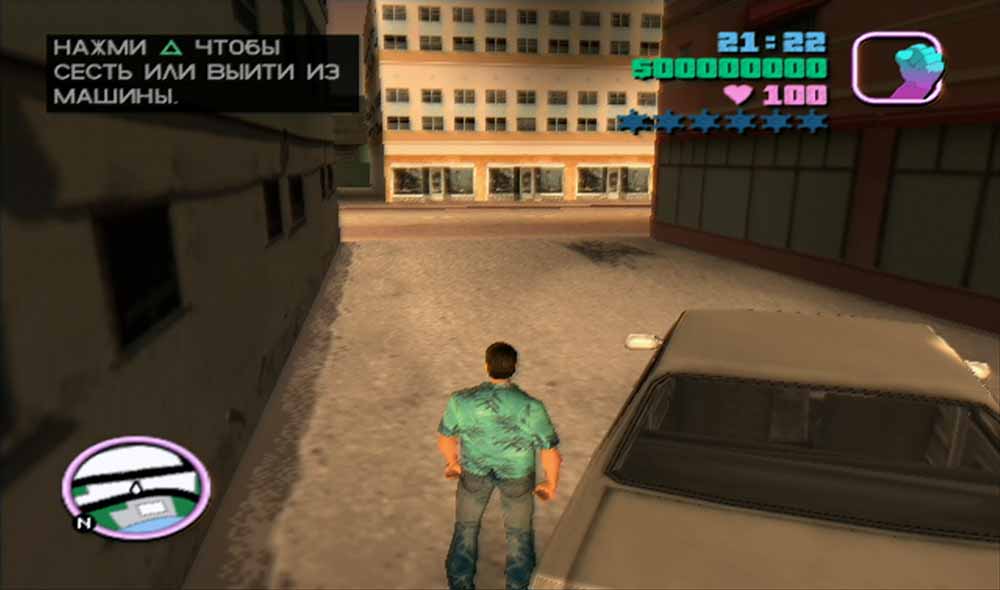Select the fist weapon icon

click(x=896, y=67)
